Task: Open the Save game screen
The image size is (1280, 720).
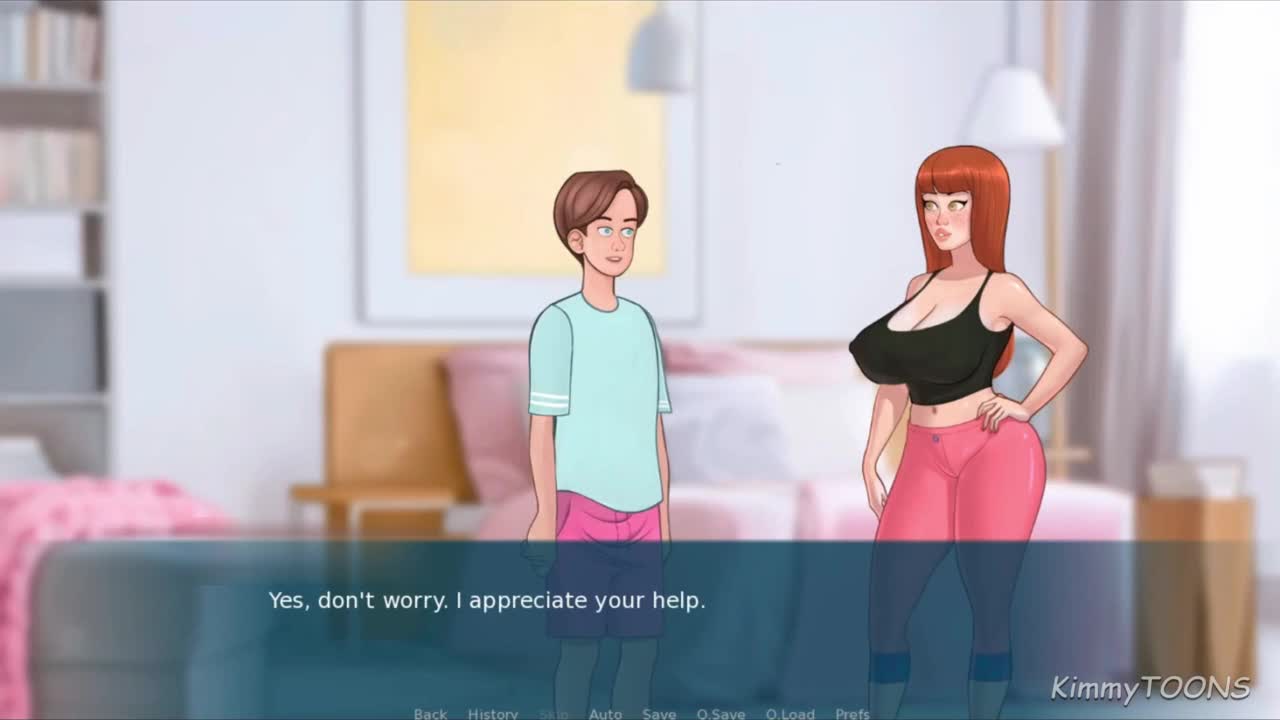Action: 659,713
